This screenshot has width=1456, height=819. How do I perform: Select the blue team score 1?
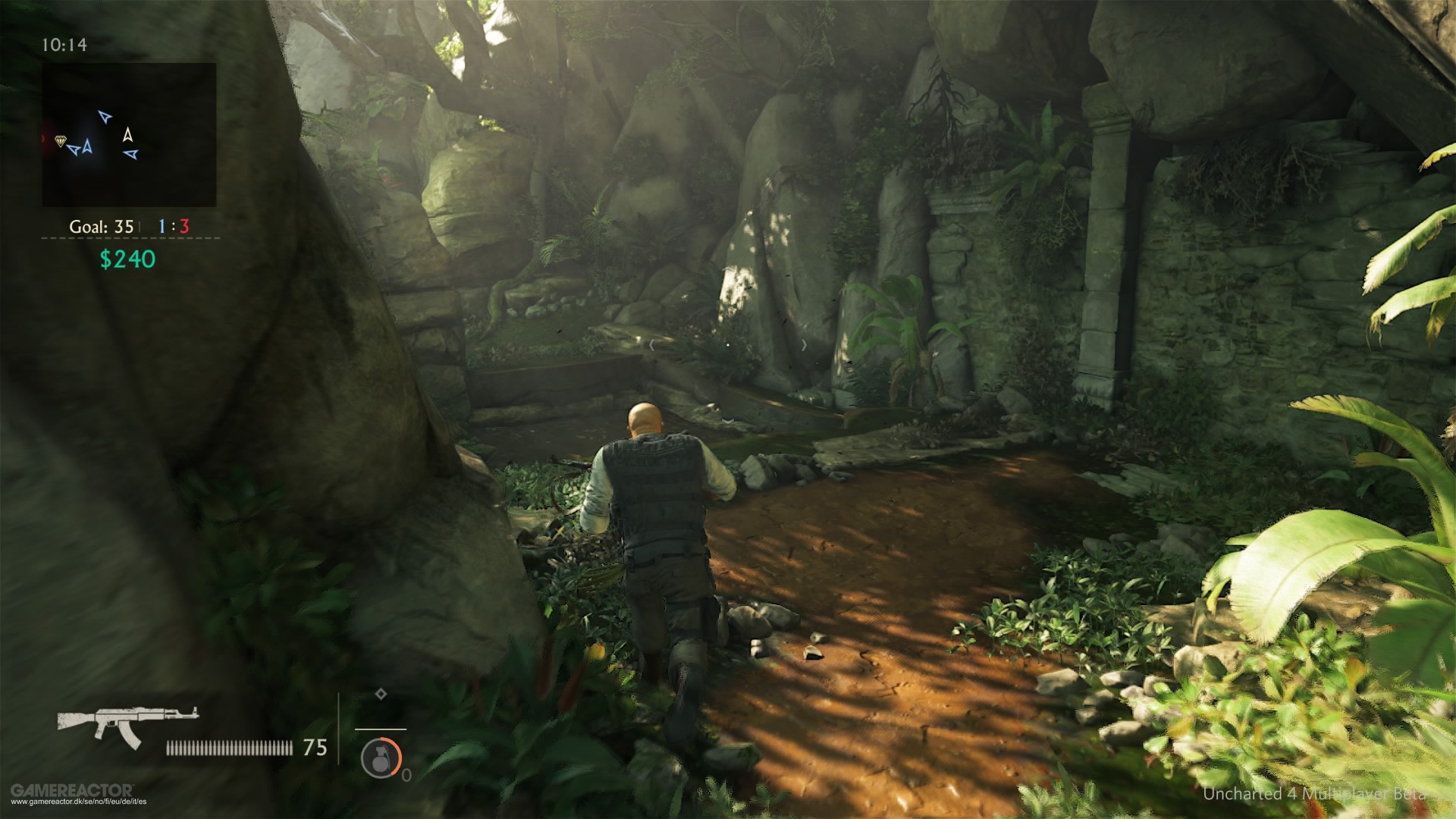(x=163, y=227)
